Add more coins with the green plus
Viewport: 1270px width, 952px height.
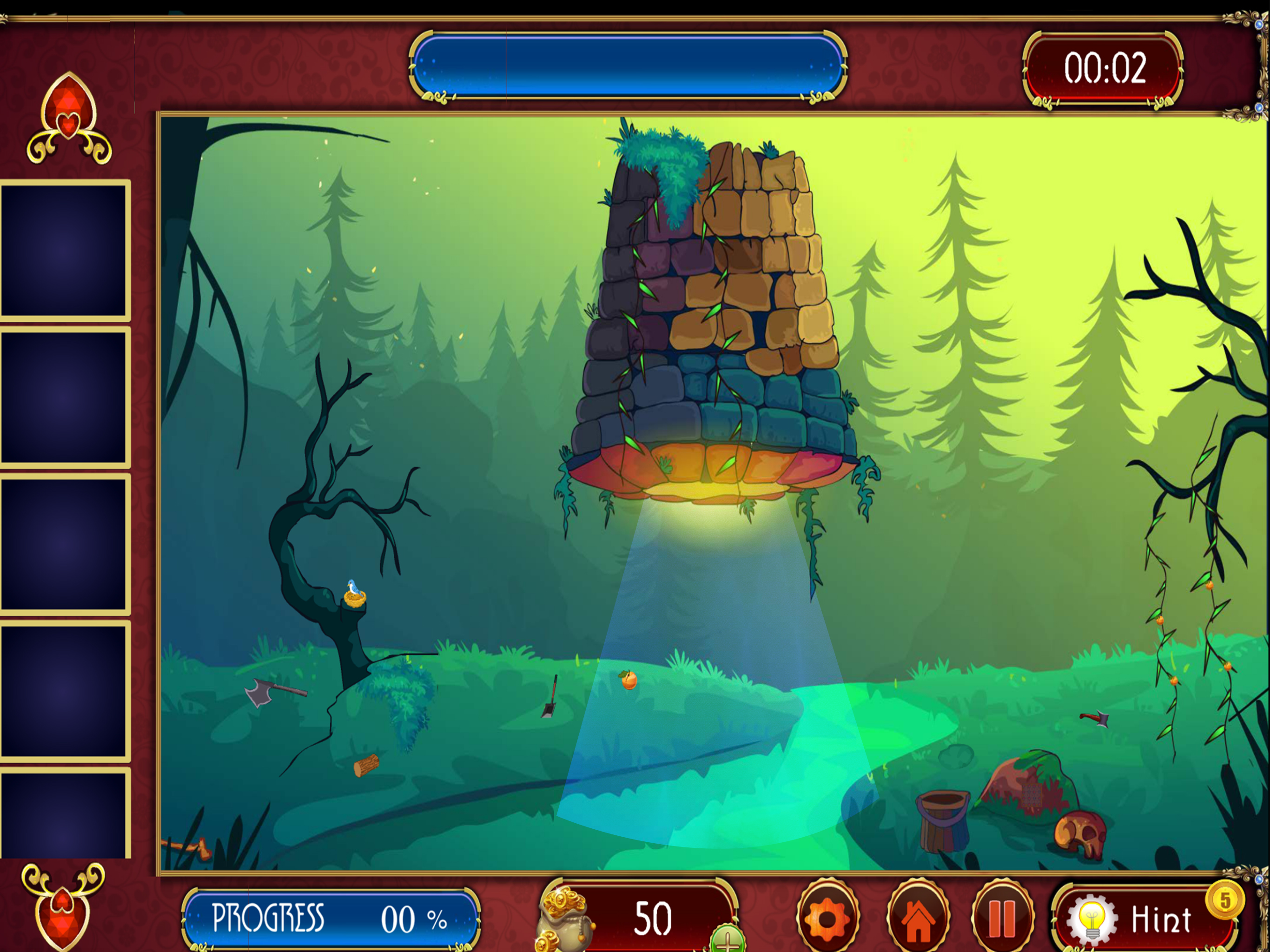(x=727, y=940)
